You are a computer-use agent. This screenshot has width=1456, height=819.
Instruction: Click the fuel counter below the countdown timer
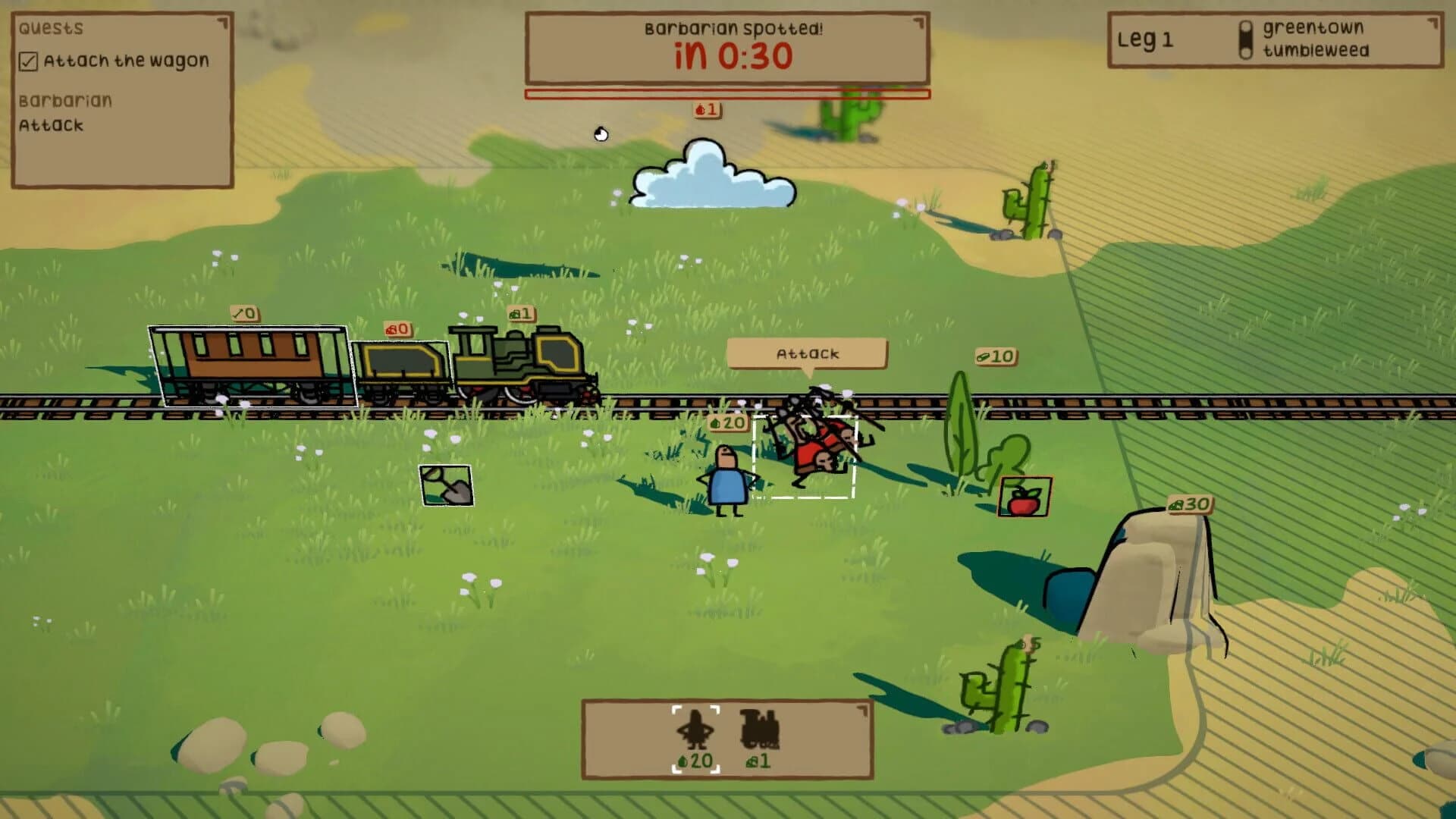(707, 110)
